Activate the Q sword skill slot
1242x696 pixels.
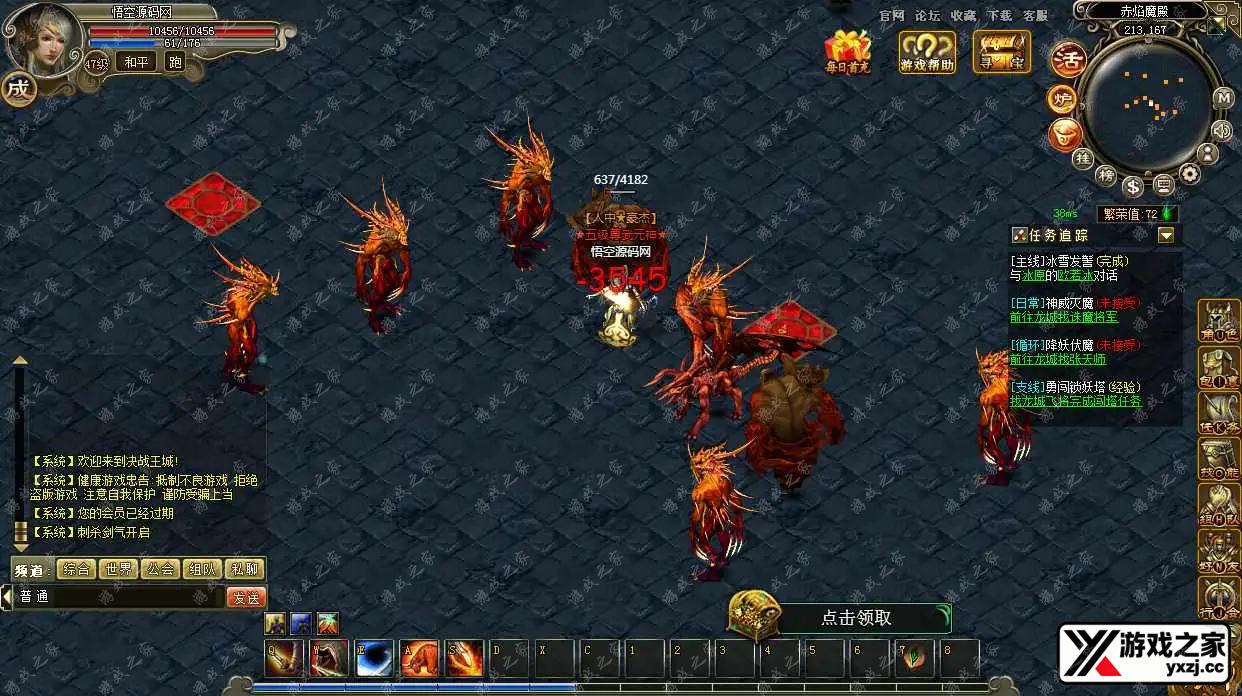[282, 658]
